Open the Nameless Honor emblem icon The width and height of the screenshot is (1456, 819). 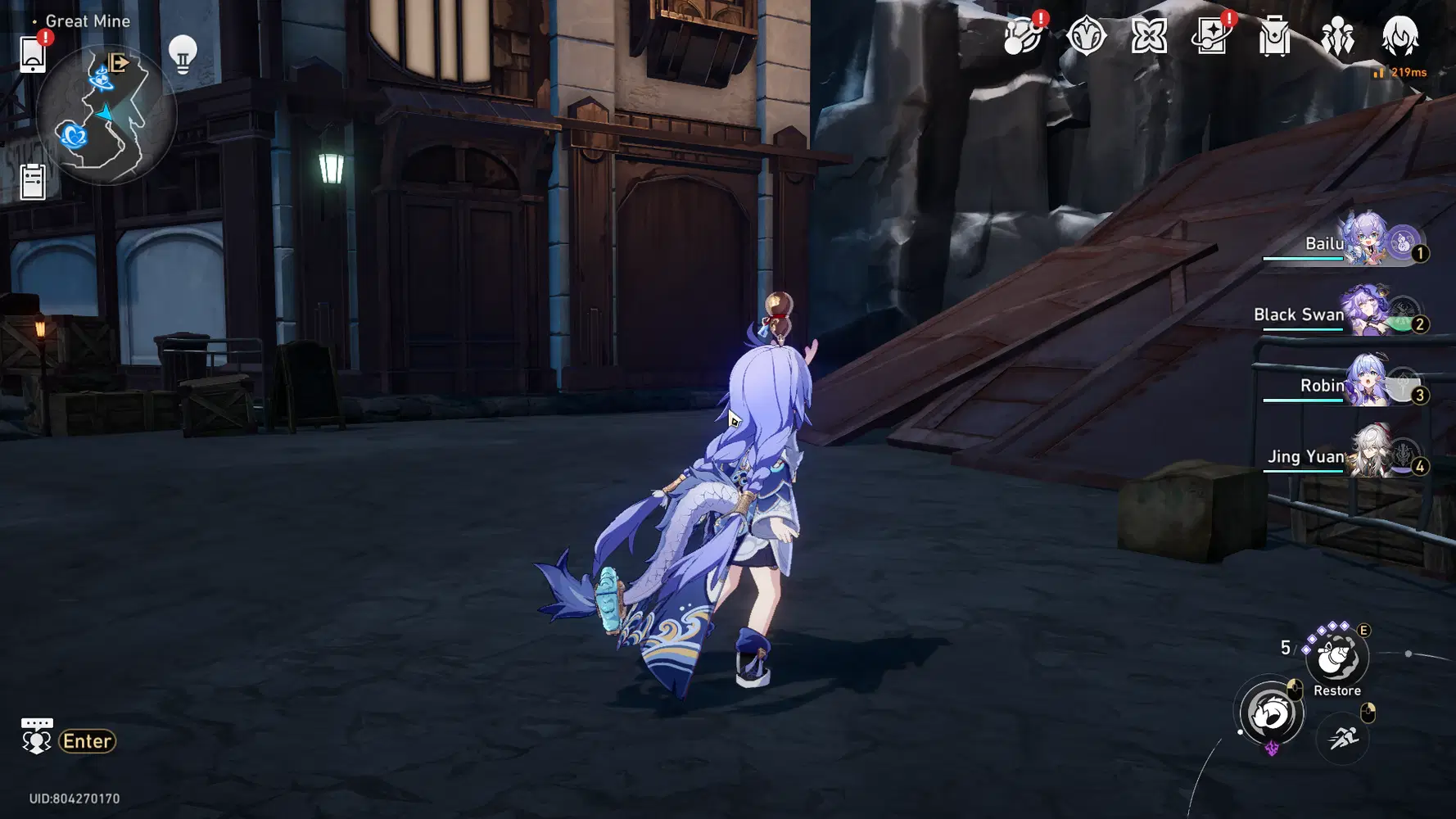click(x=1085, y=37)
